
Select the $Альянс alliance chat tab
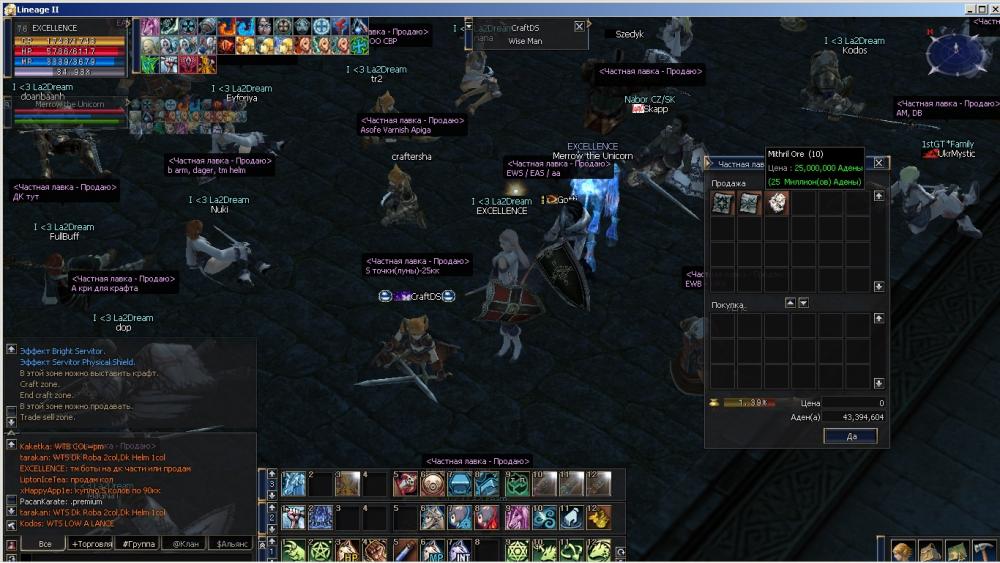(231, 543)
